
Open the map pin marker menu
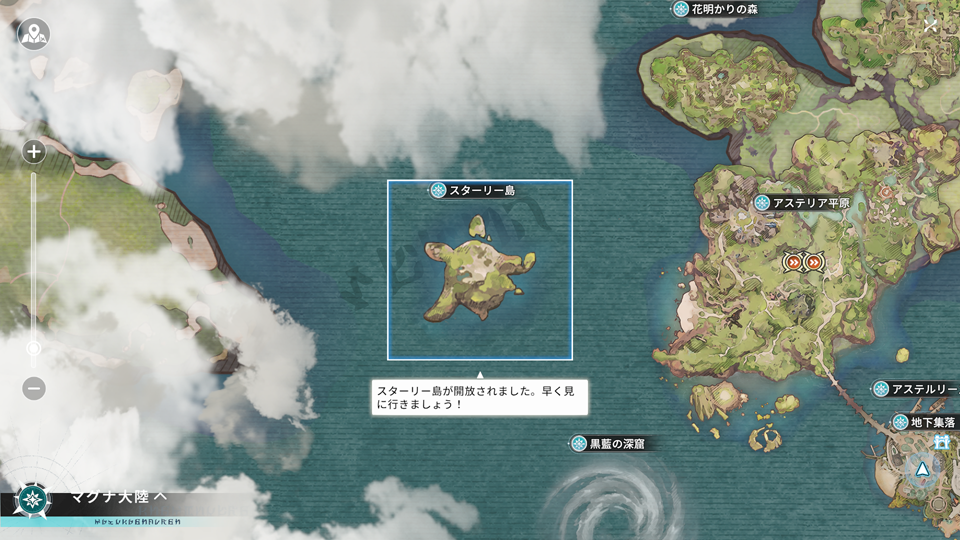[34, 34]
